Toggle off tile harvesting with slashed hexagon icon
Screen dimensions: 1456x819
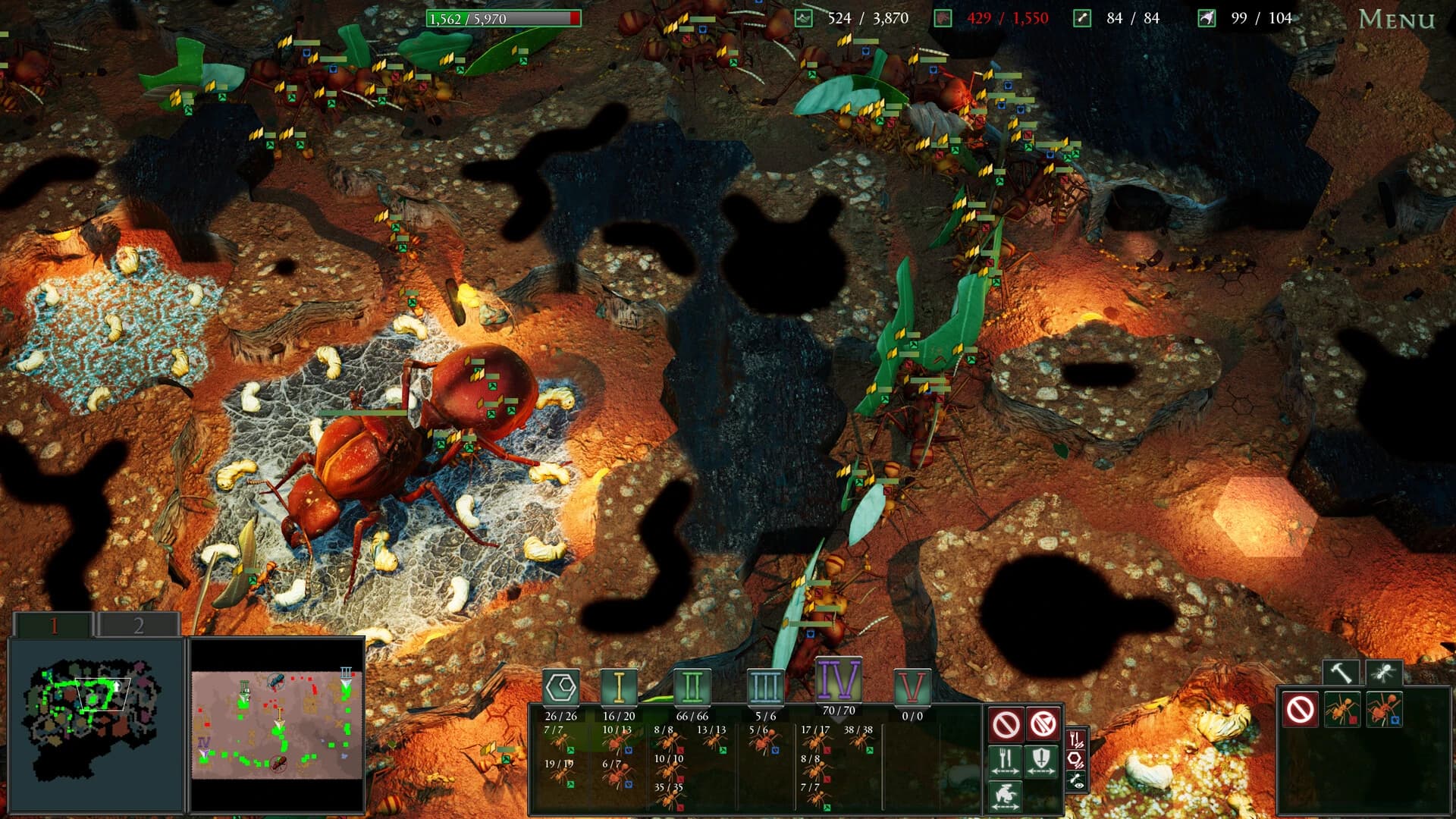click(x=1075, y=761)
